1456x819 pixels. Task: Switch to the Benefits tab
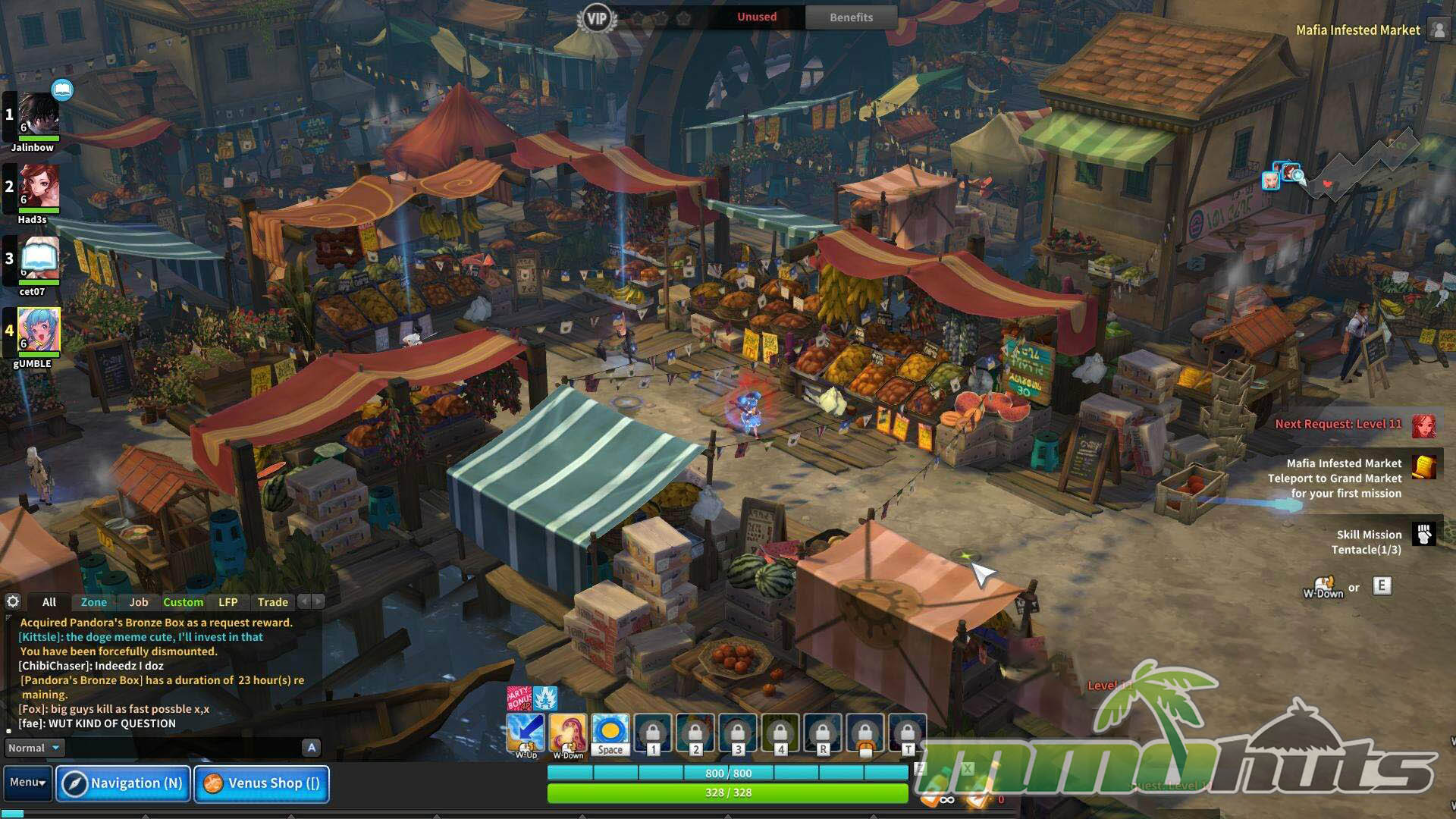(851, 17)
